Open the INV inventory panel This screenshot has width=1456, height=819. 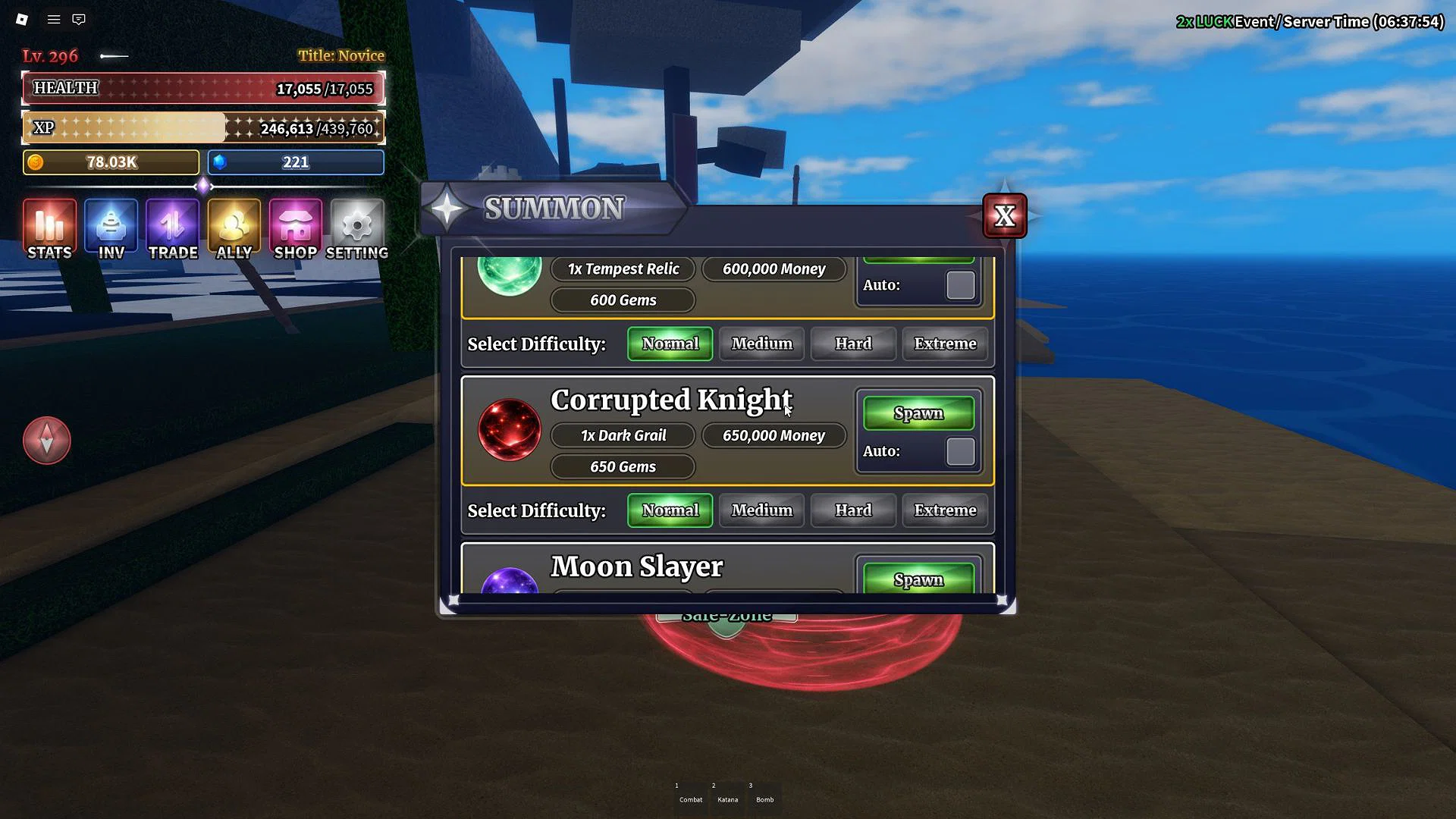(110, 229)
